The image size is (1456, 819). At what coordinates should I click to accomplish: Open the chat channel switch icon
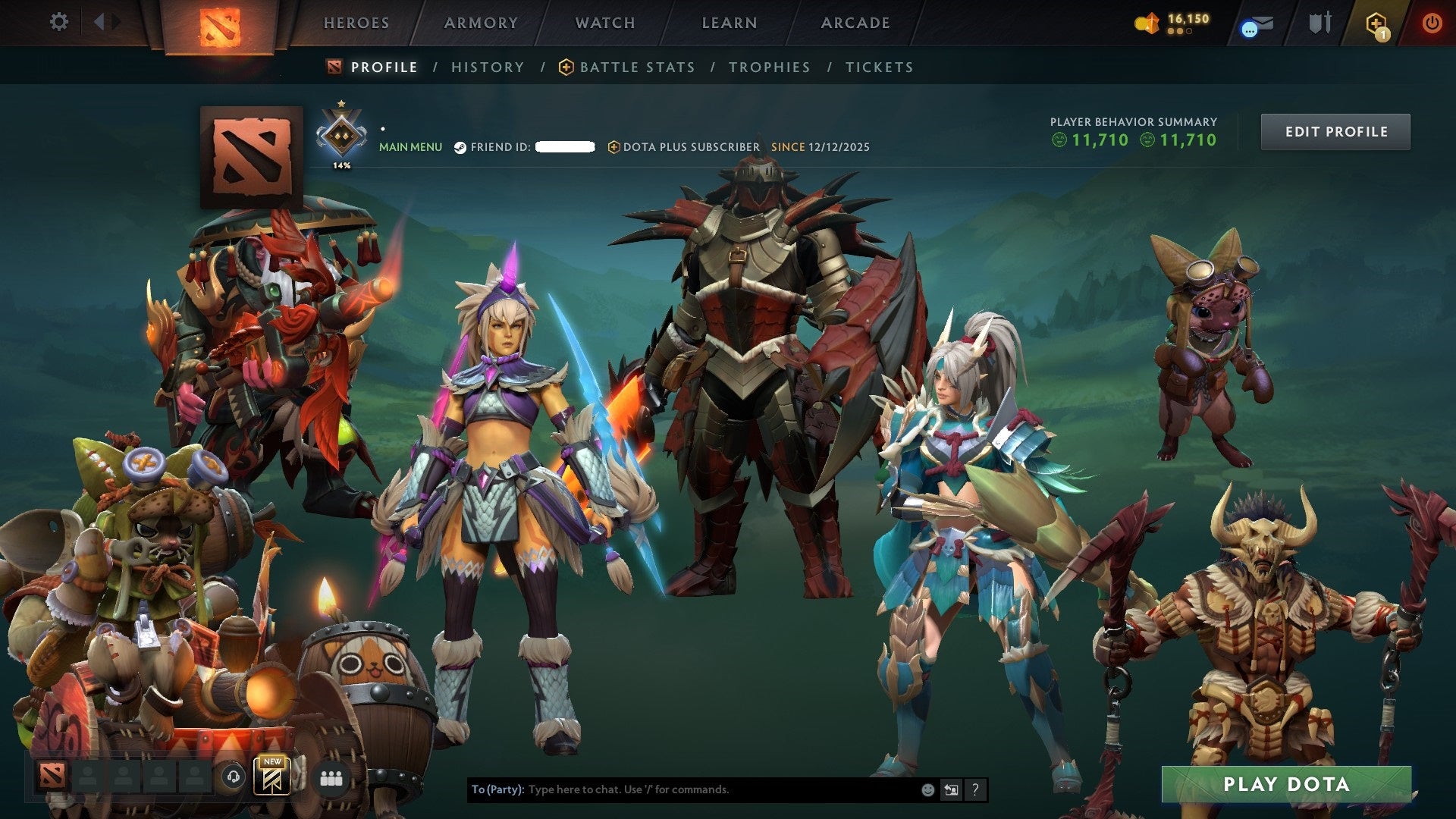[x=950, y=789]
